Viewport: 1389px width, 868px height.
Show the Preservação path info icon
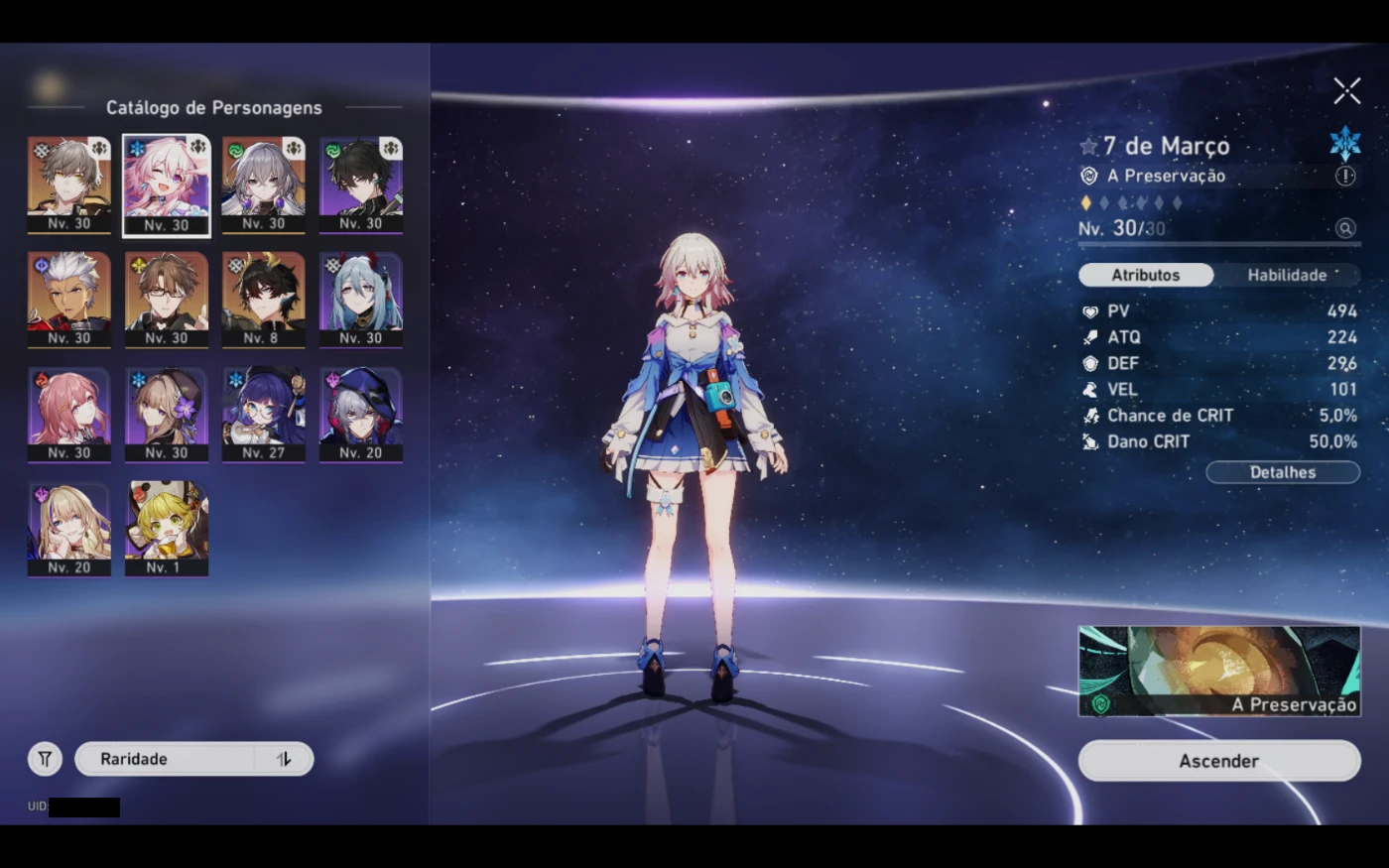[x=1344, y=176]
